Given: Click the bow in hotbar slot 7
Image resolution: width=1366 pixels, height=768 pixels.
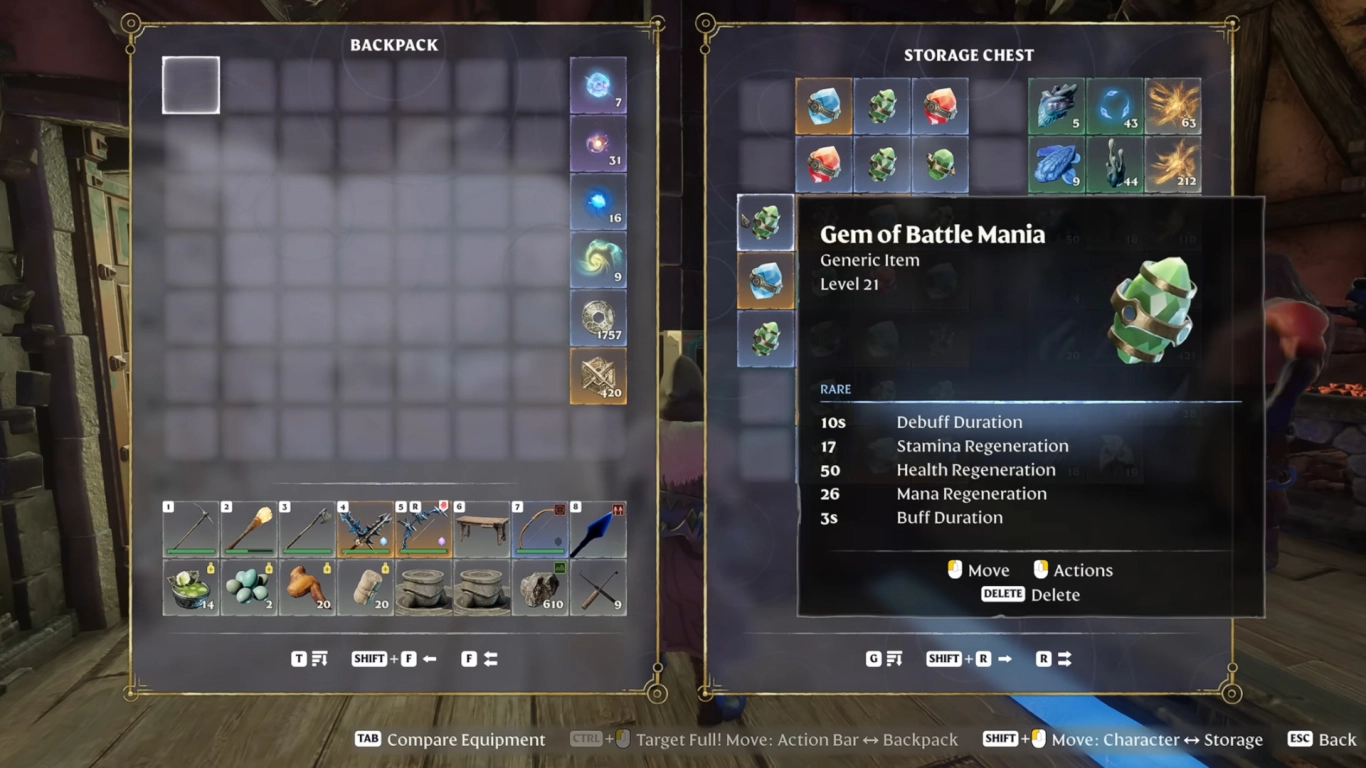Looking at the screenshot, I should pos(540,524).
